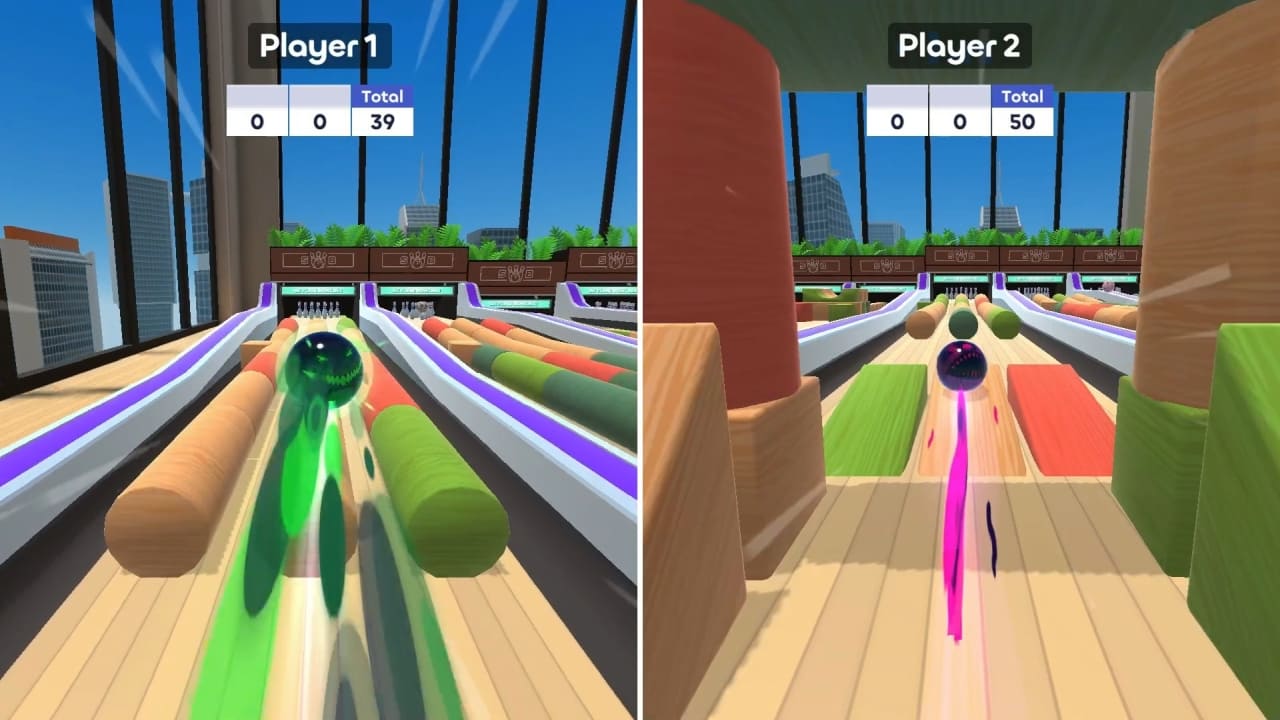
Task: Click Player 1's Total showing 39
Action: 380,124
